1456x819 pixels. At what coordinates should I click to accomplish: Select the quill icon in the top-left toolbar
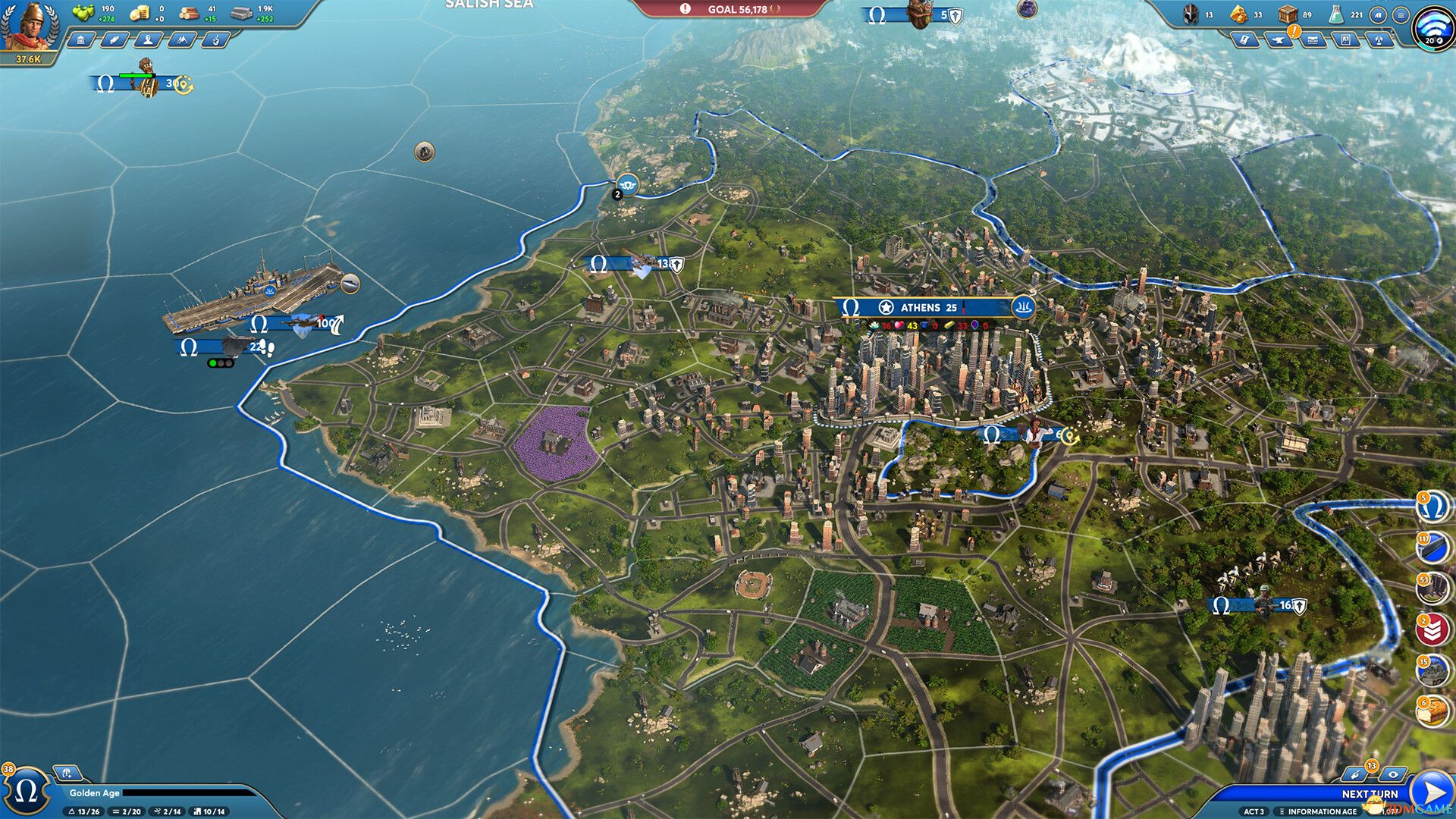[115, 38]
